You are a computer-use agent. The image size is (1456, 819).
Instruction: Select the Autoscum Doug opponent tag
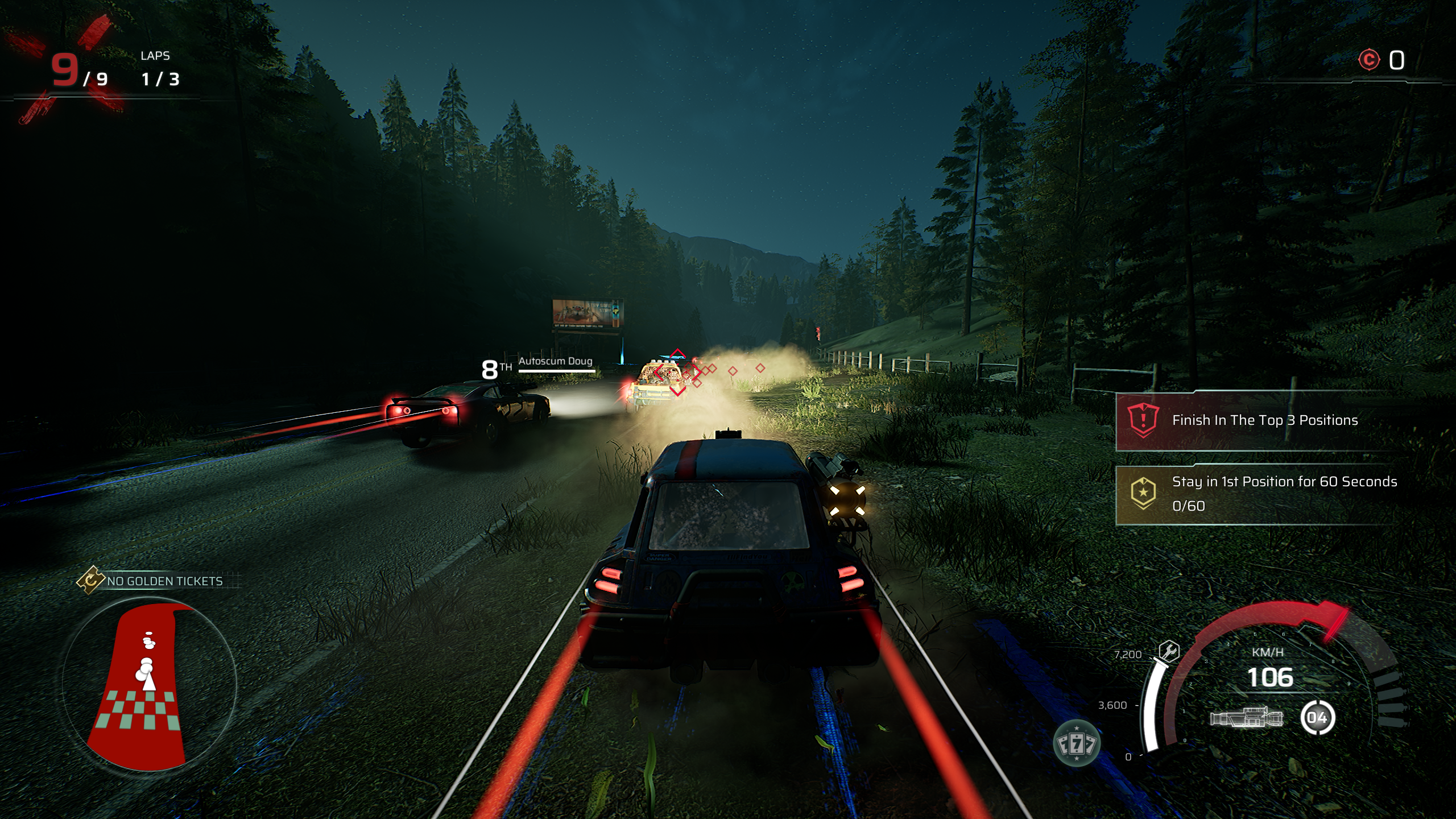(x=555, y=362)
